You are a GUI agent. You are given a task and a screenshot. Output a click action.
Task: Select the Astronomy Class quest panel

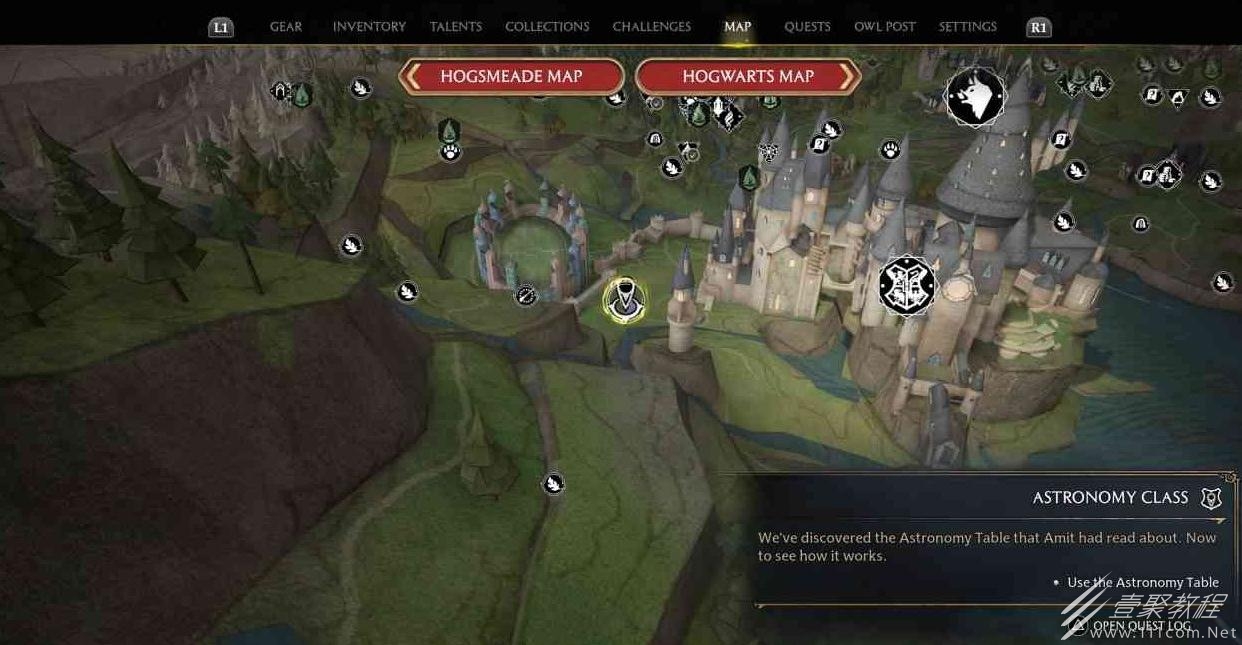pos(988,540)
